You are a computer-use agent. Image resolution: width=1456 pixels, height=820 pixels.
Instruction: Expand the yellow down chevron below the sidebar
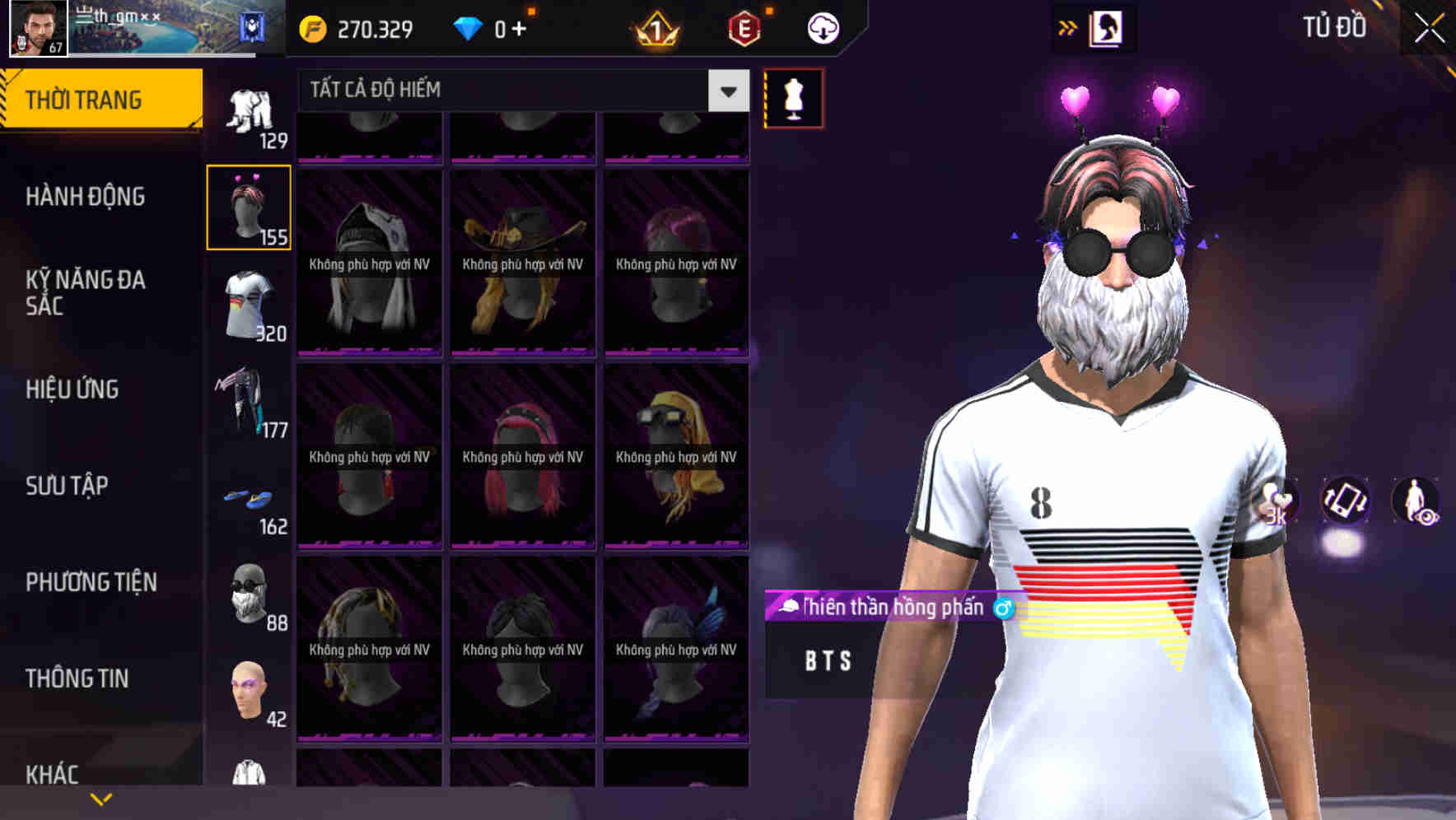tap(101, 798)
